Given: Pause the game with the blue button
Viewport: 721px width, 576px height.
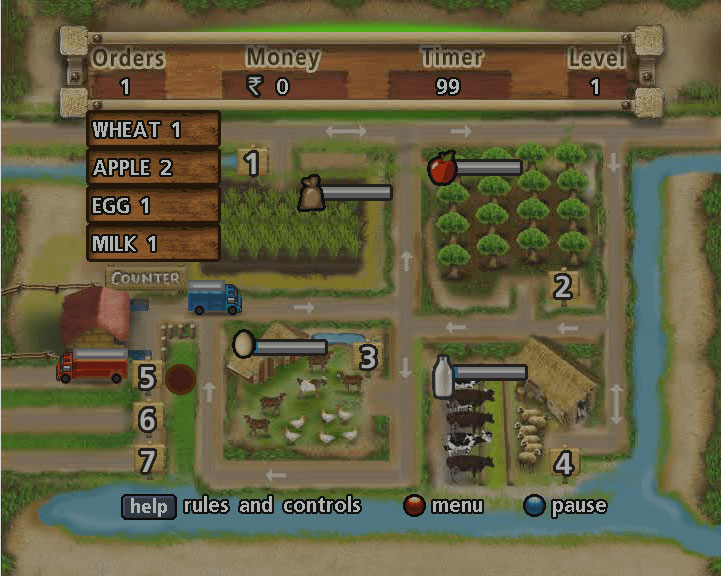Looking at the screenshot, I should [535, 506].
